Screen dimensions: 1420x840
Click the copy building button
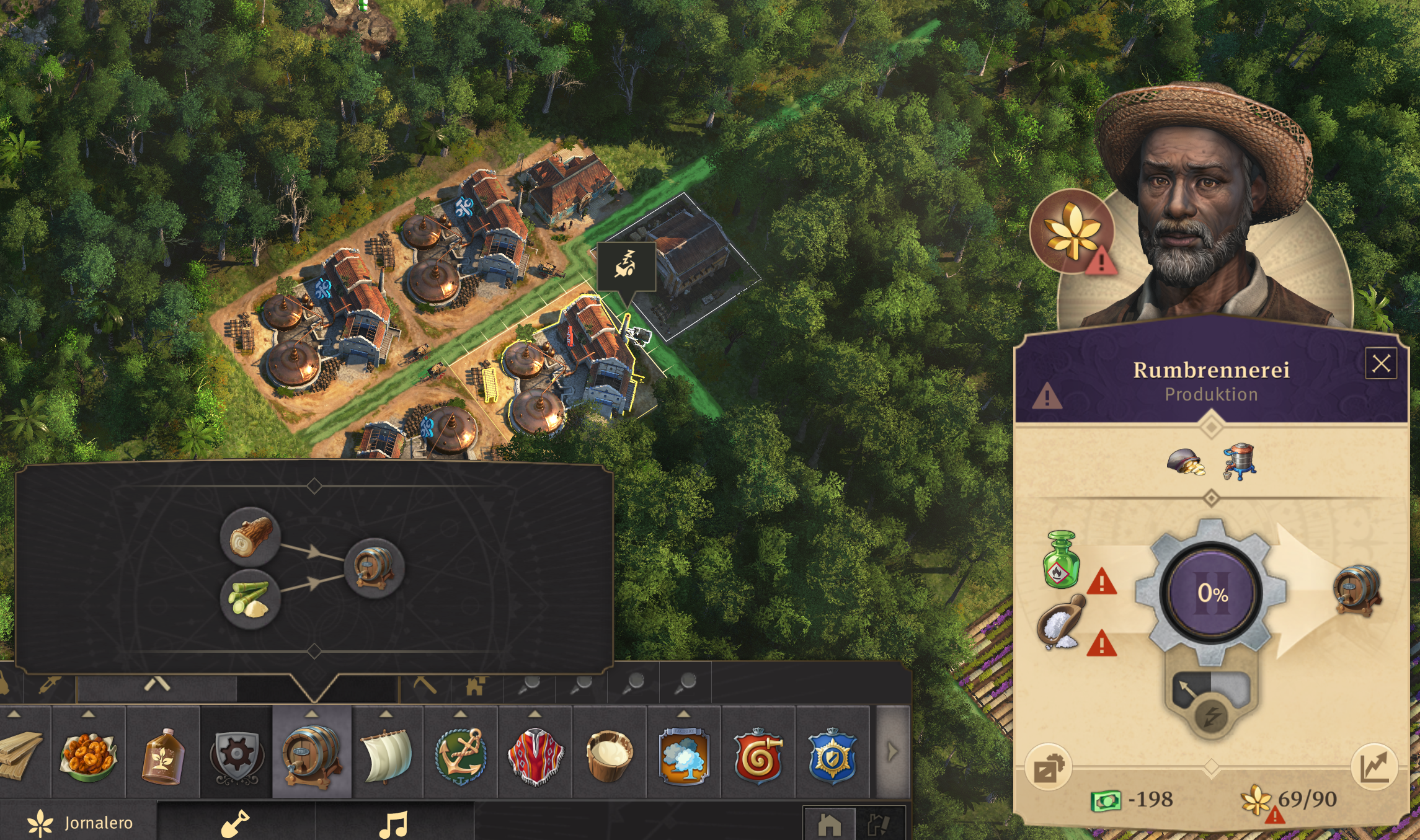coord(1049,767)
